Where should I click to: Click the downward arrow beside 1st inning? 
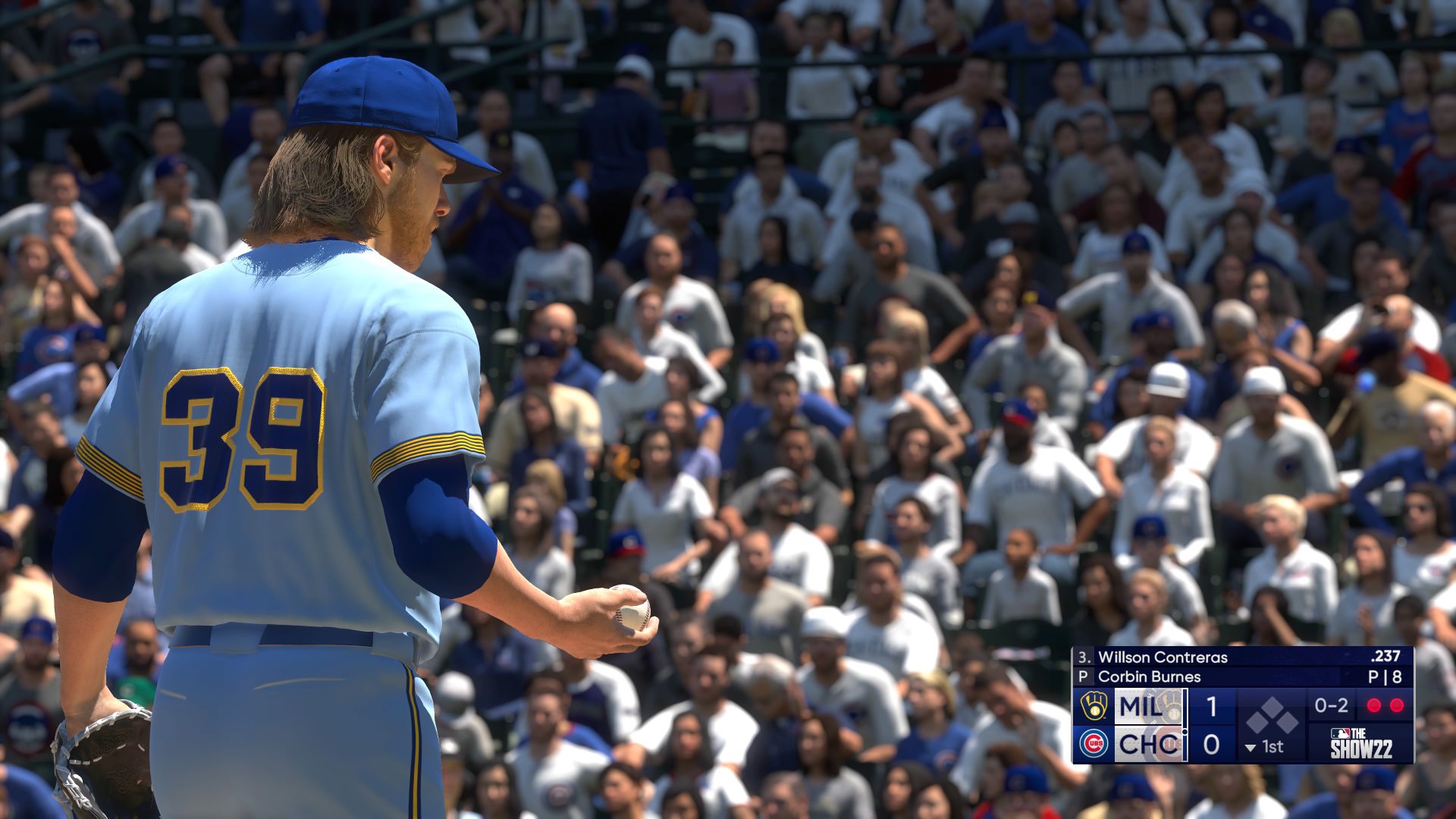click(x=1250, y=746)
